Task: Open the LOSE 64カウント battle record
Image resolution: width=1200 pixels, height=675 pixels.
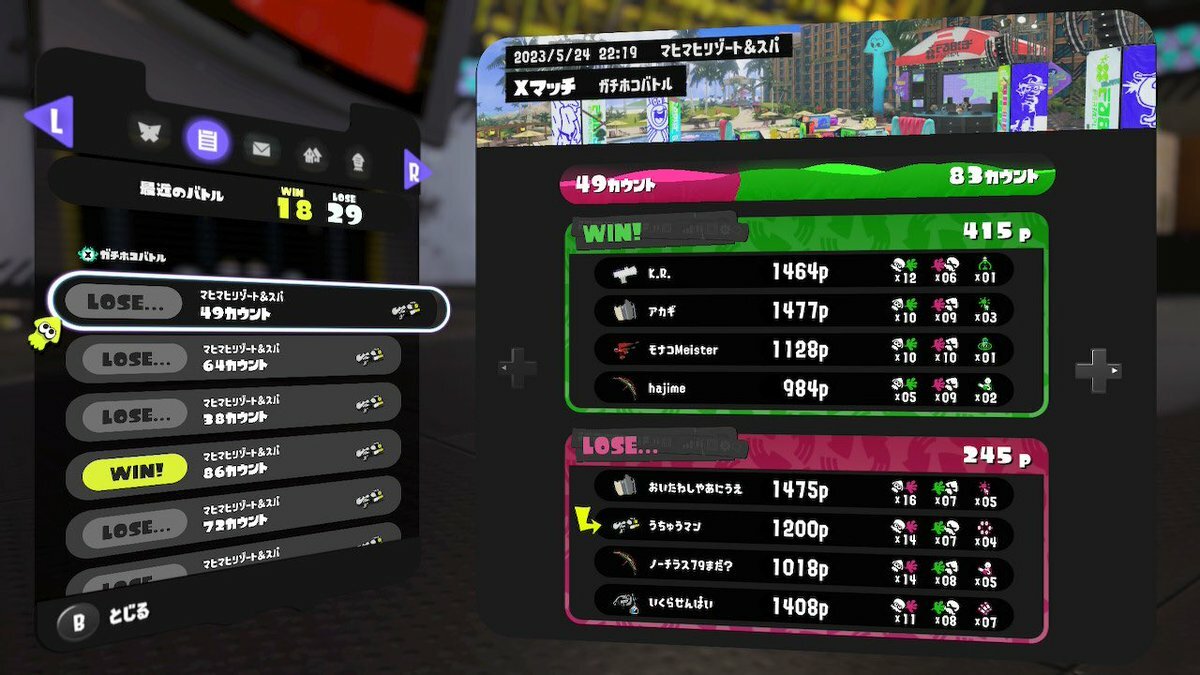Action: [233, 357]
